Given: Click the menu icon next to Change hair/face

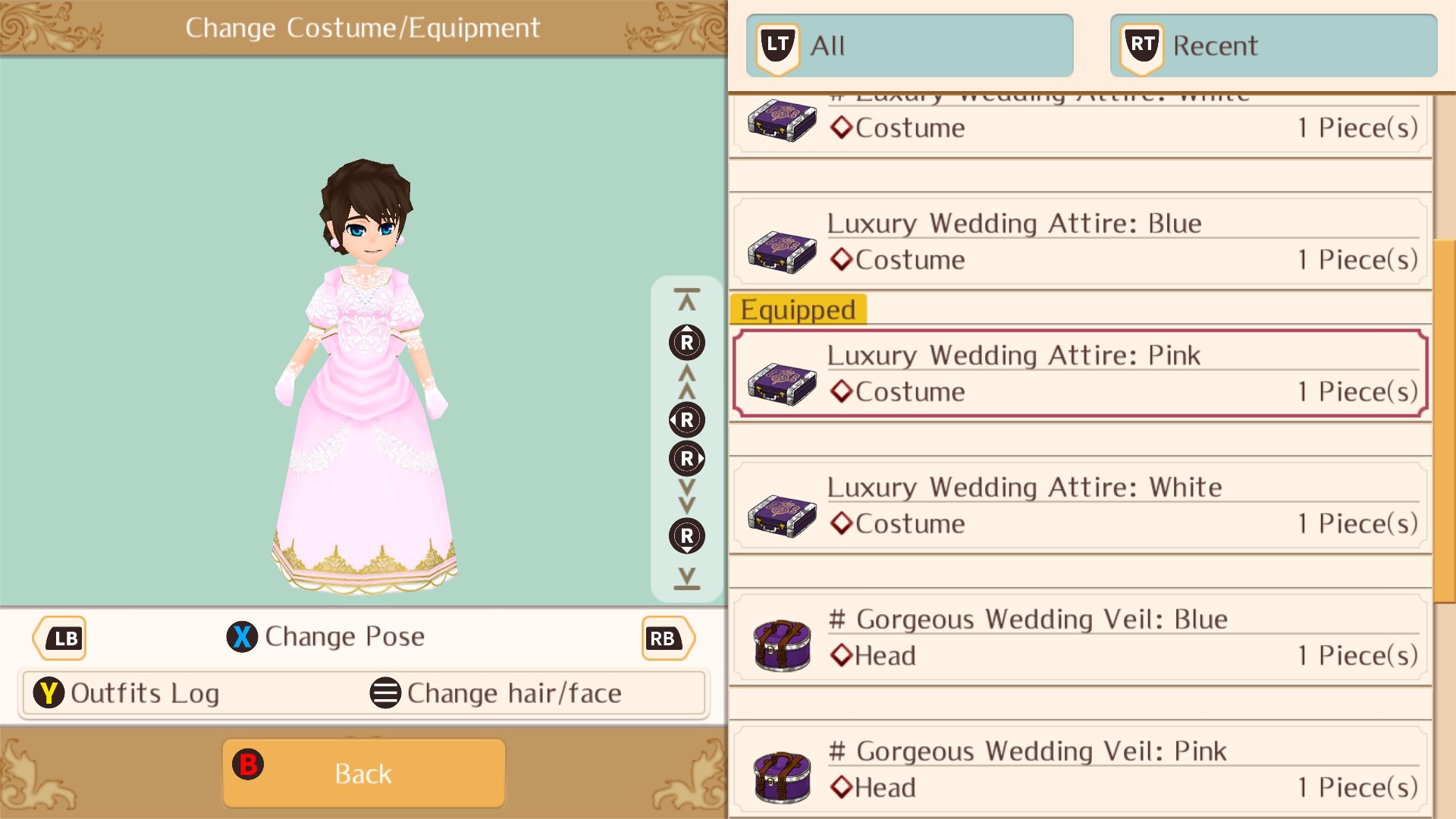Looking at the screenshot, I should (x=385, y=692).
